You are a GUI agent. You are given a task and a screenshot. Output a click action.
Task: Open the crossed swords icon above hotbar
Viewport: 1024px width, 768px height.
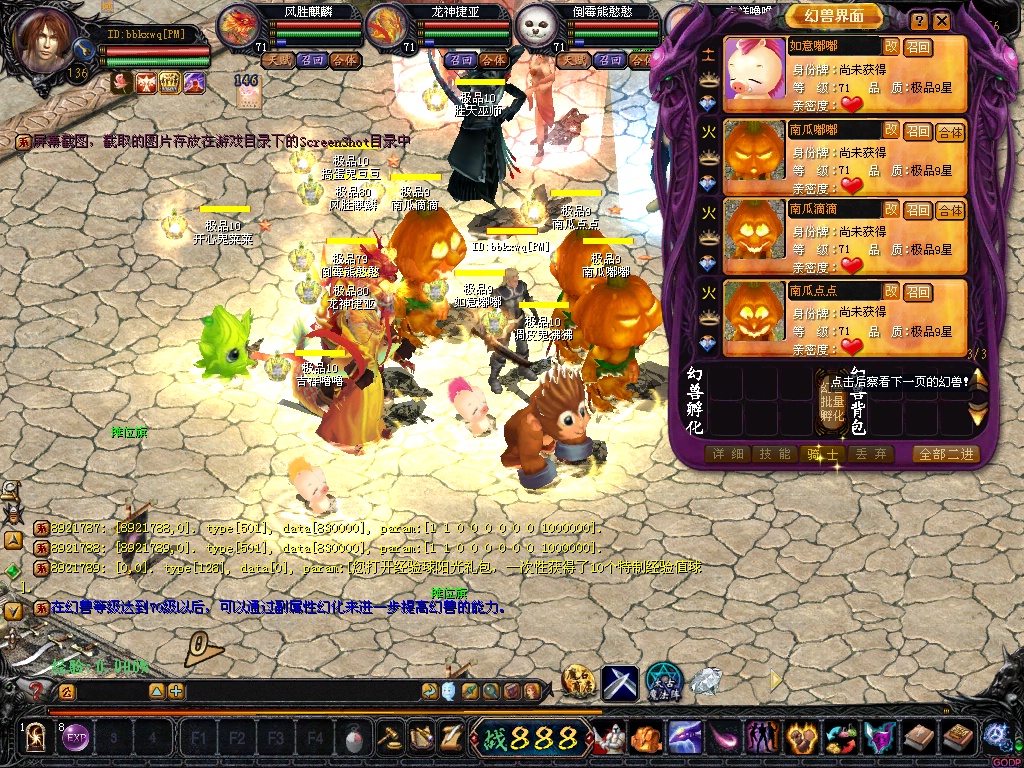[x=619, y=682]
